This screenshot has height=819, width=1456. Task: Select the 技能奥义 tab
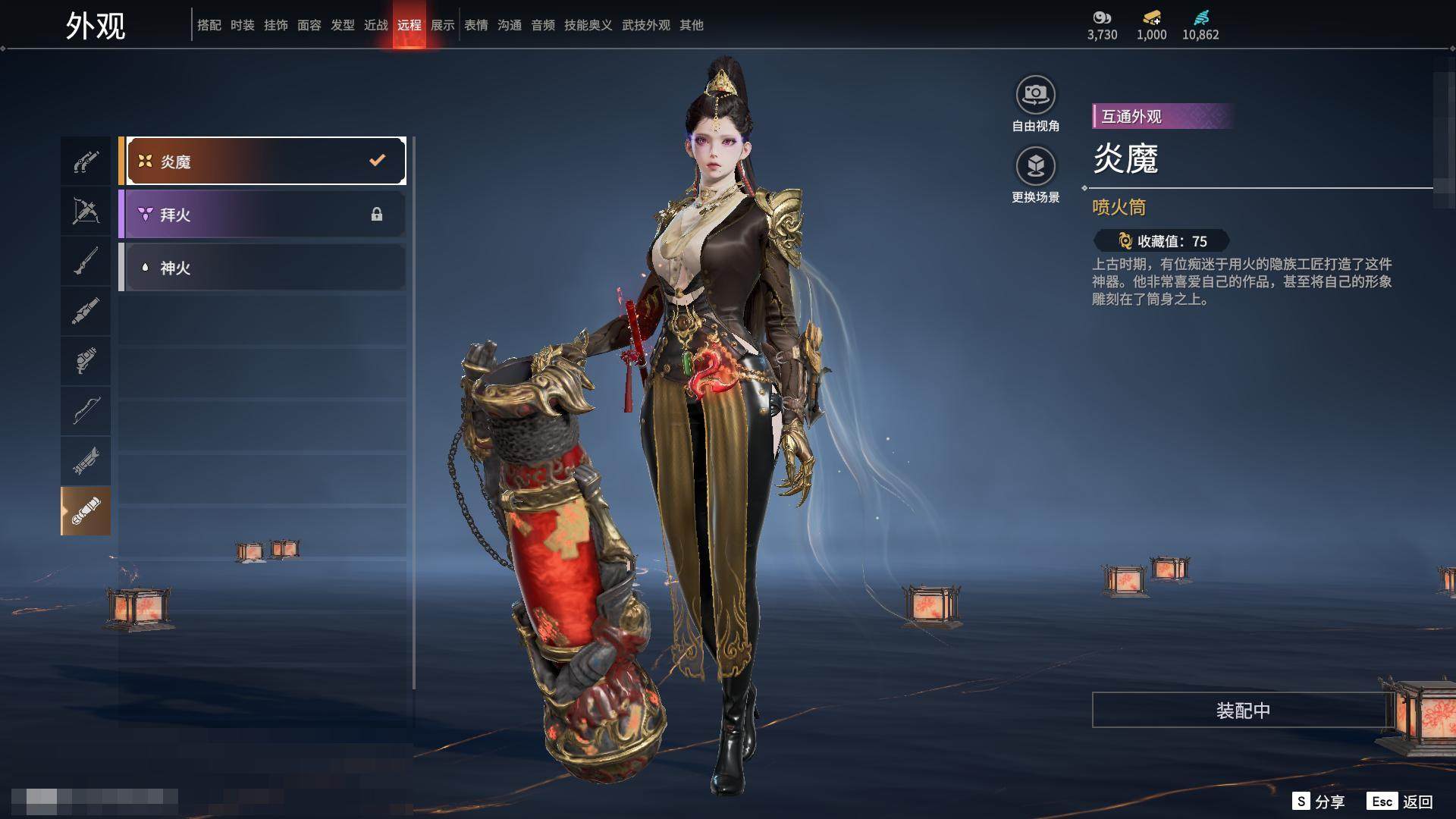588,25
